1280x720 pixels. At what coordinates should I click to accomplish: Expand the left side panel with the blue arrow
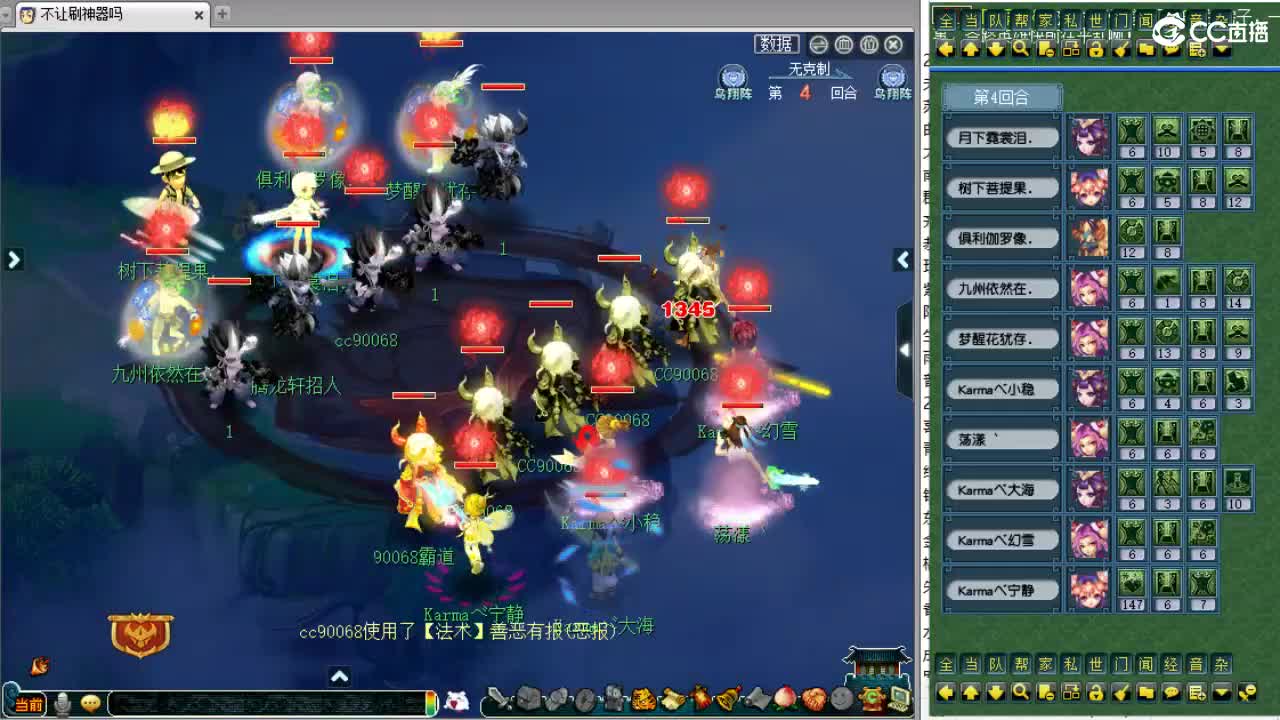click(13, 259)
